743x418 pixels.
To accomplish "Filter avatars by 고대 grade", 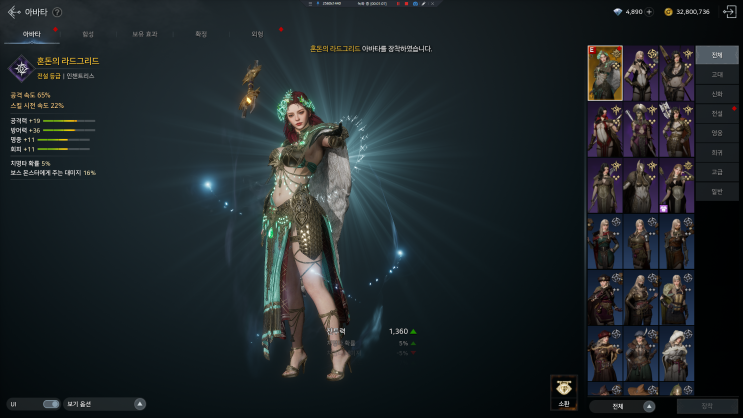I will coord(717,74).
